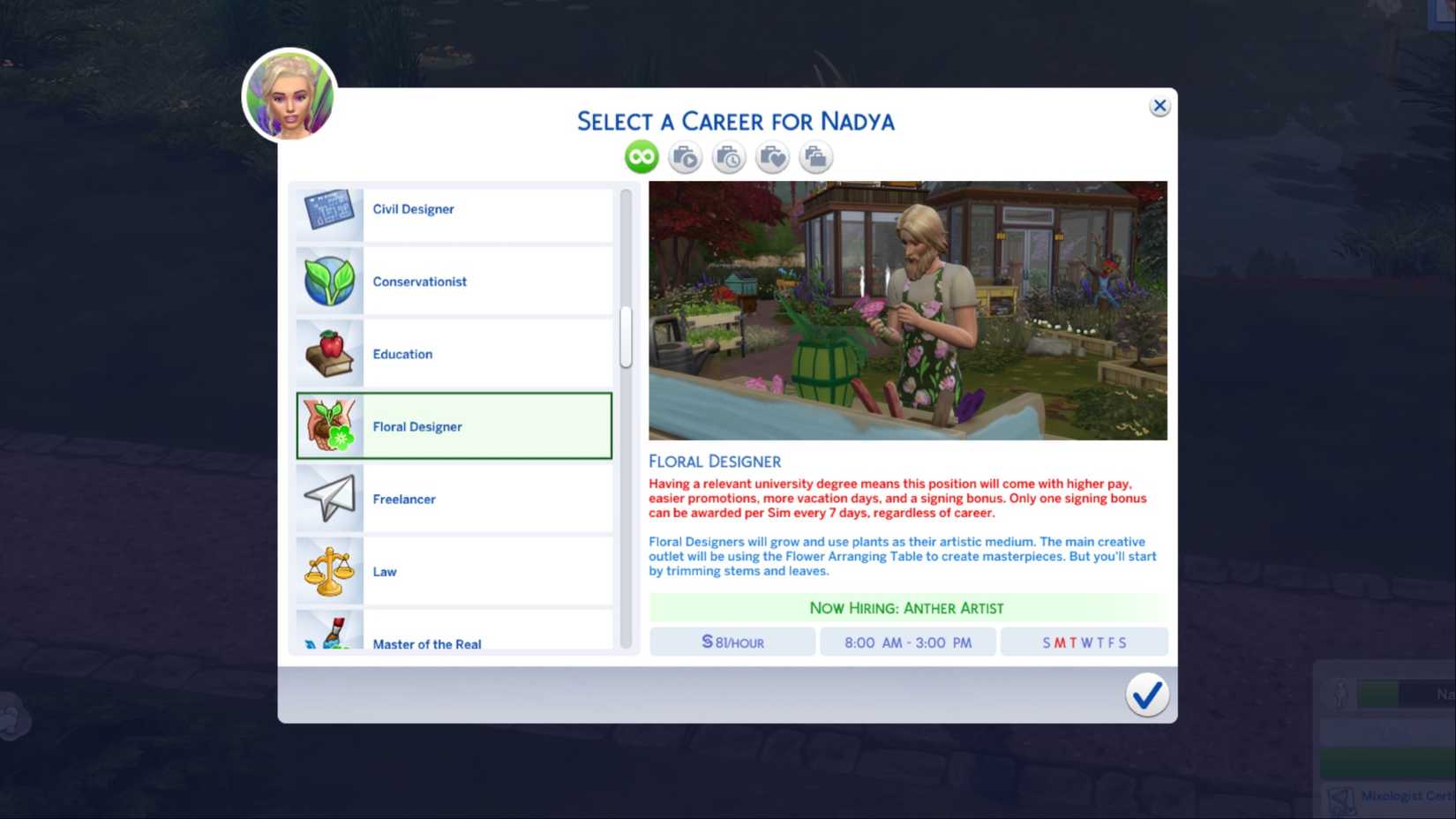This screenshot has height=819, width=1456.
Task: Close the Select a Career dialog
Action: [x=1160, y=105]
